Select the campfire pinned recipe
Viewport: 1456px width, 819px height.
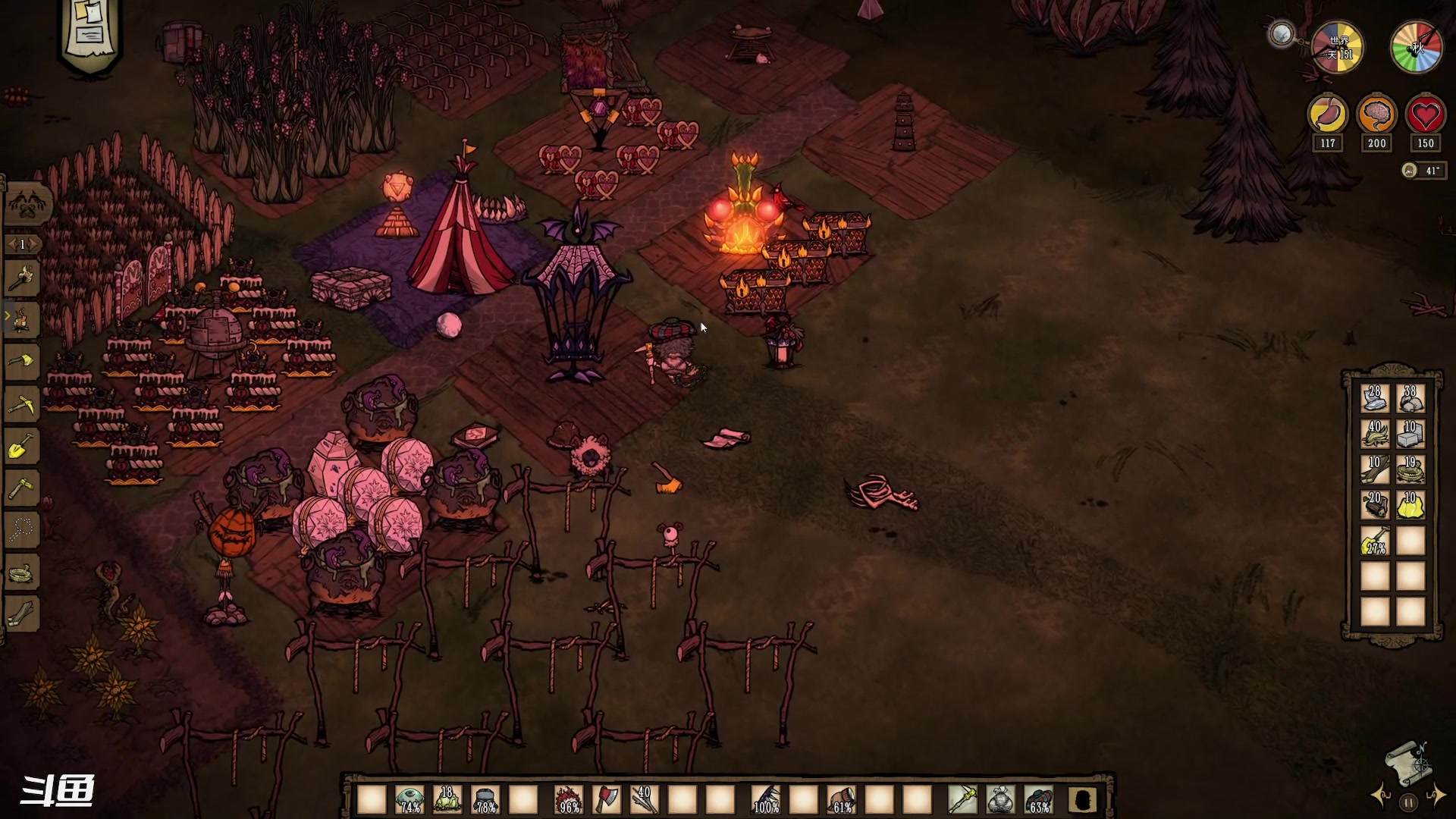[23, 319]
